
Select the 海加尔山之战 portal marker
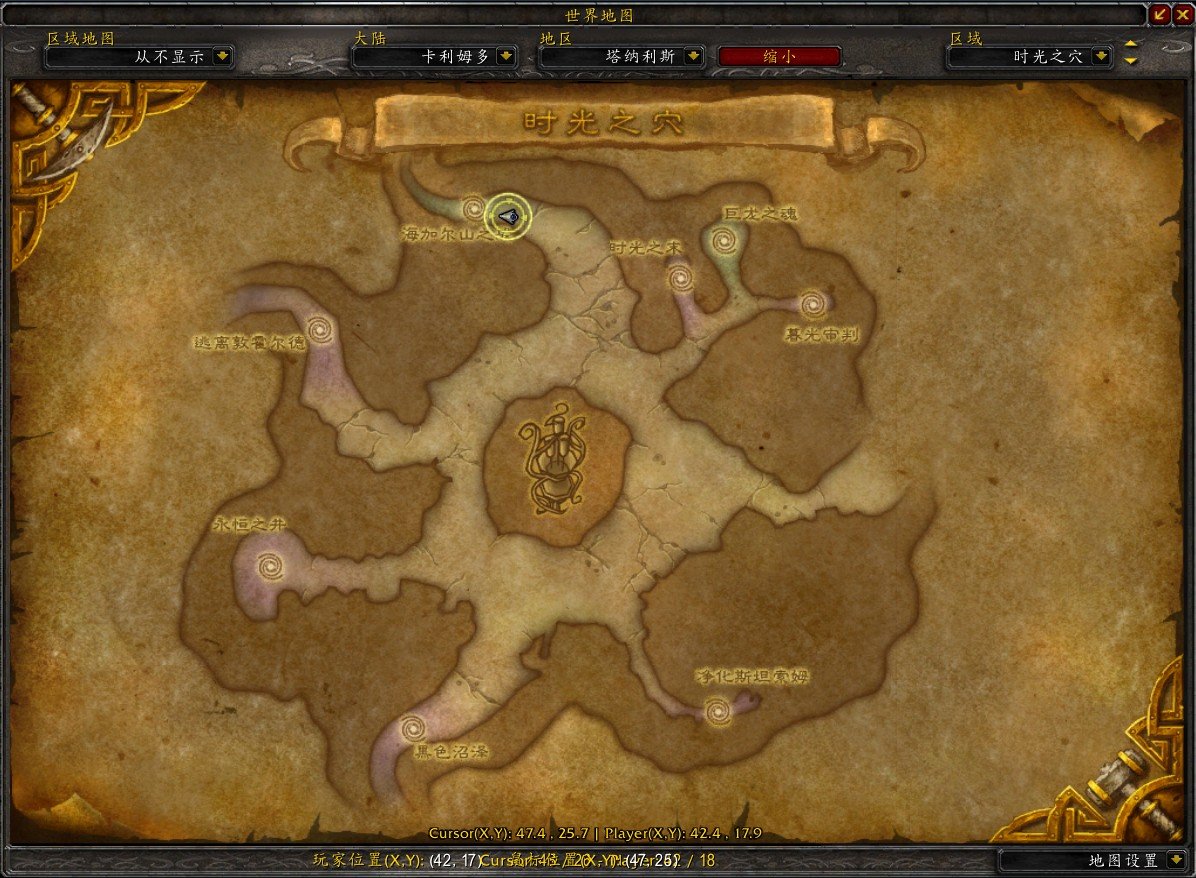(x=474, y=209)
